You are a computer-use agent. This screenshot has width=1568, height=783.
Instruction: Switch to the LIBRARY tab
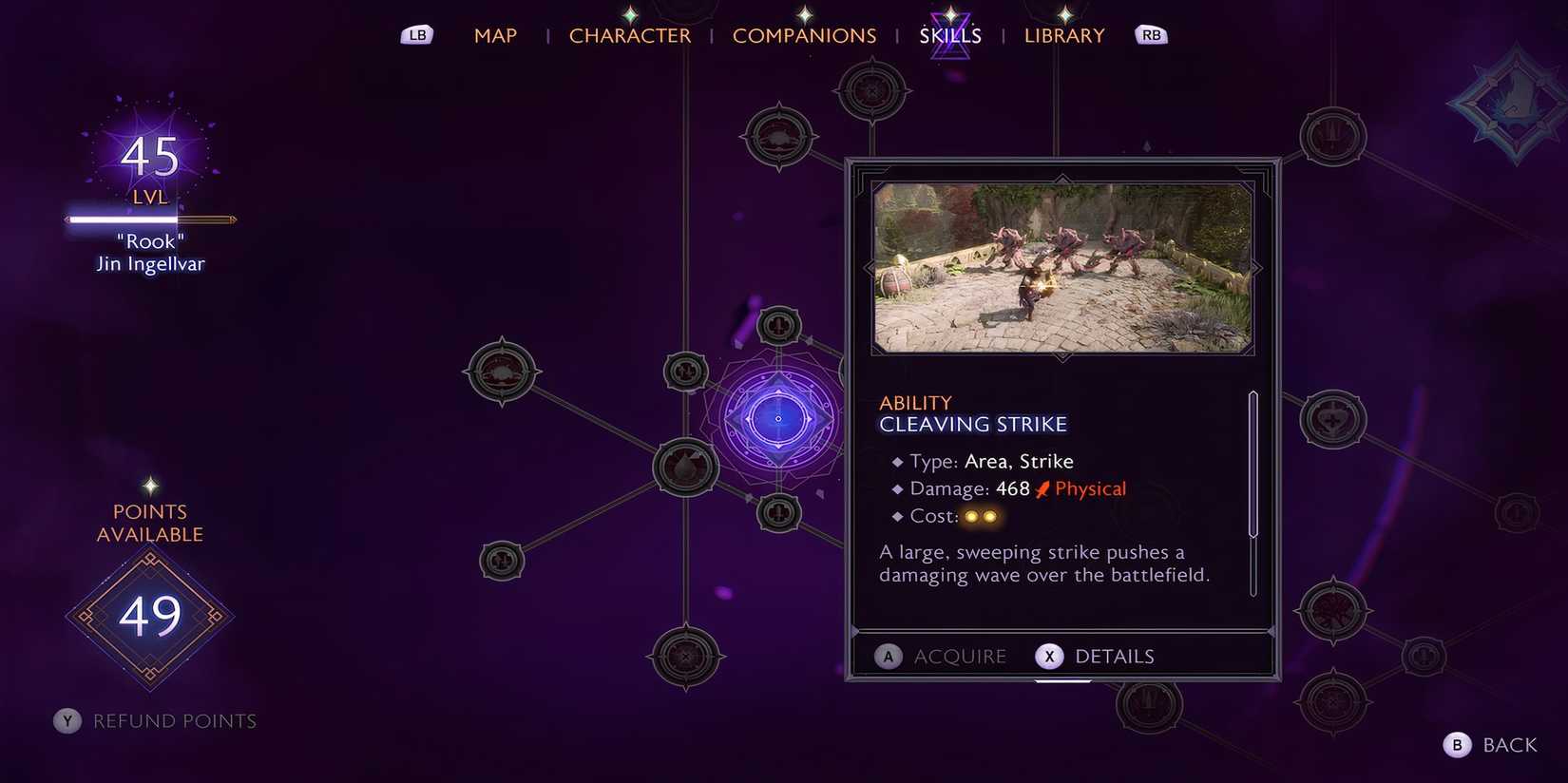[1063, 35]
